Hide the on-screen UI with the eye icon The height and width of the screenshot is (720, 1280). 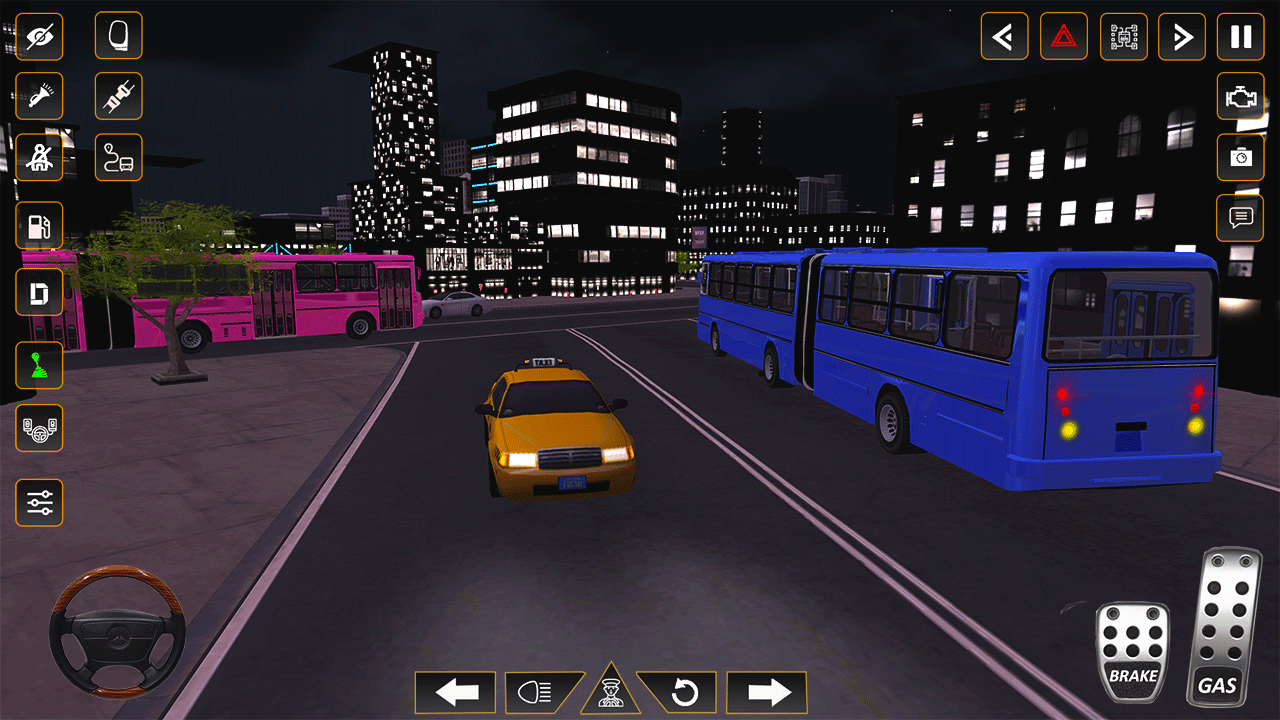[40, 36]
